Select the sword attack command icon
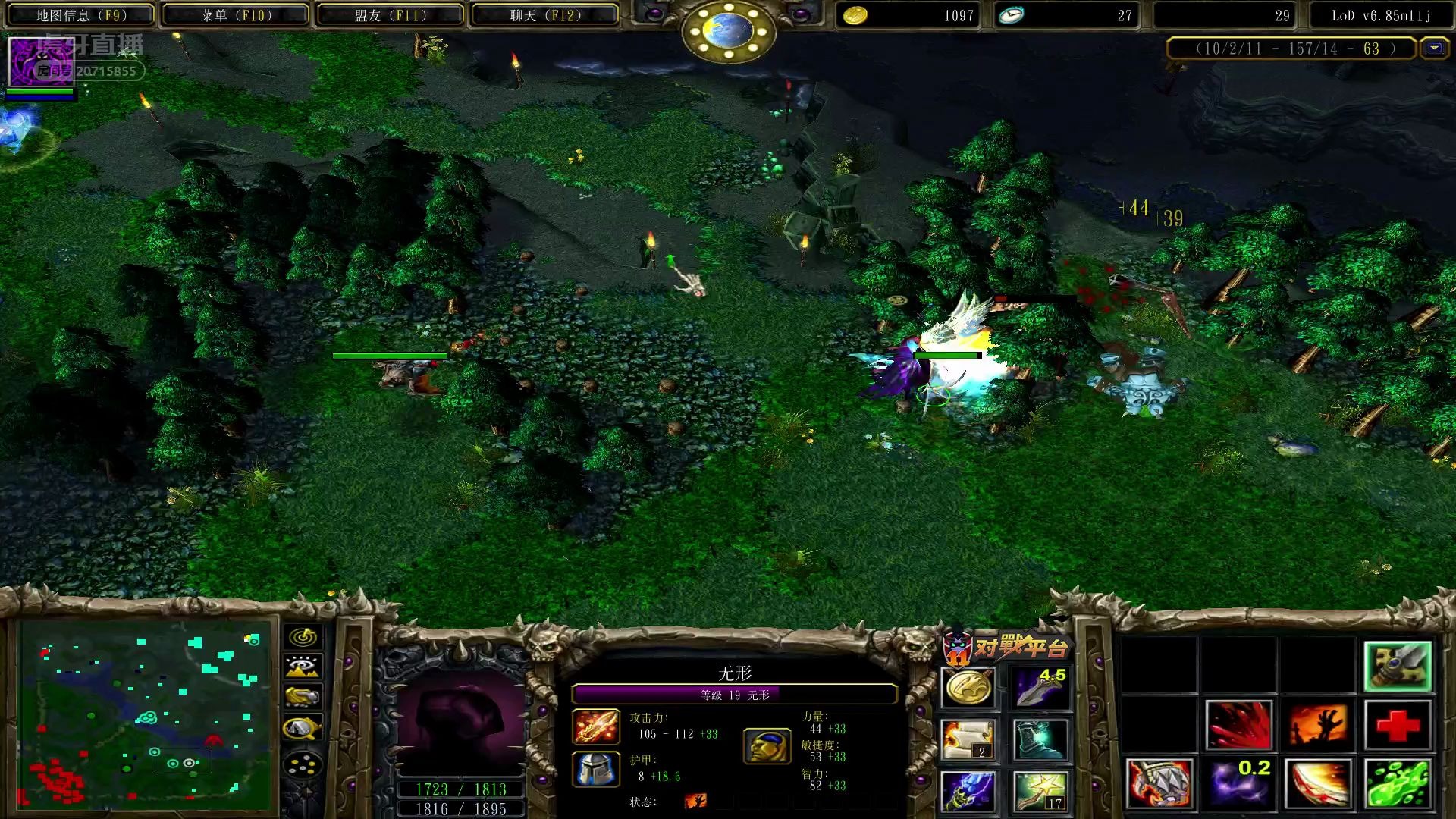Viewport: 1456px width, 819px height. pos(1398,667)
